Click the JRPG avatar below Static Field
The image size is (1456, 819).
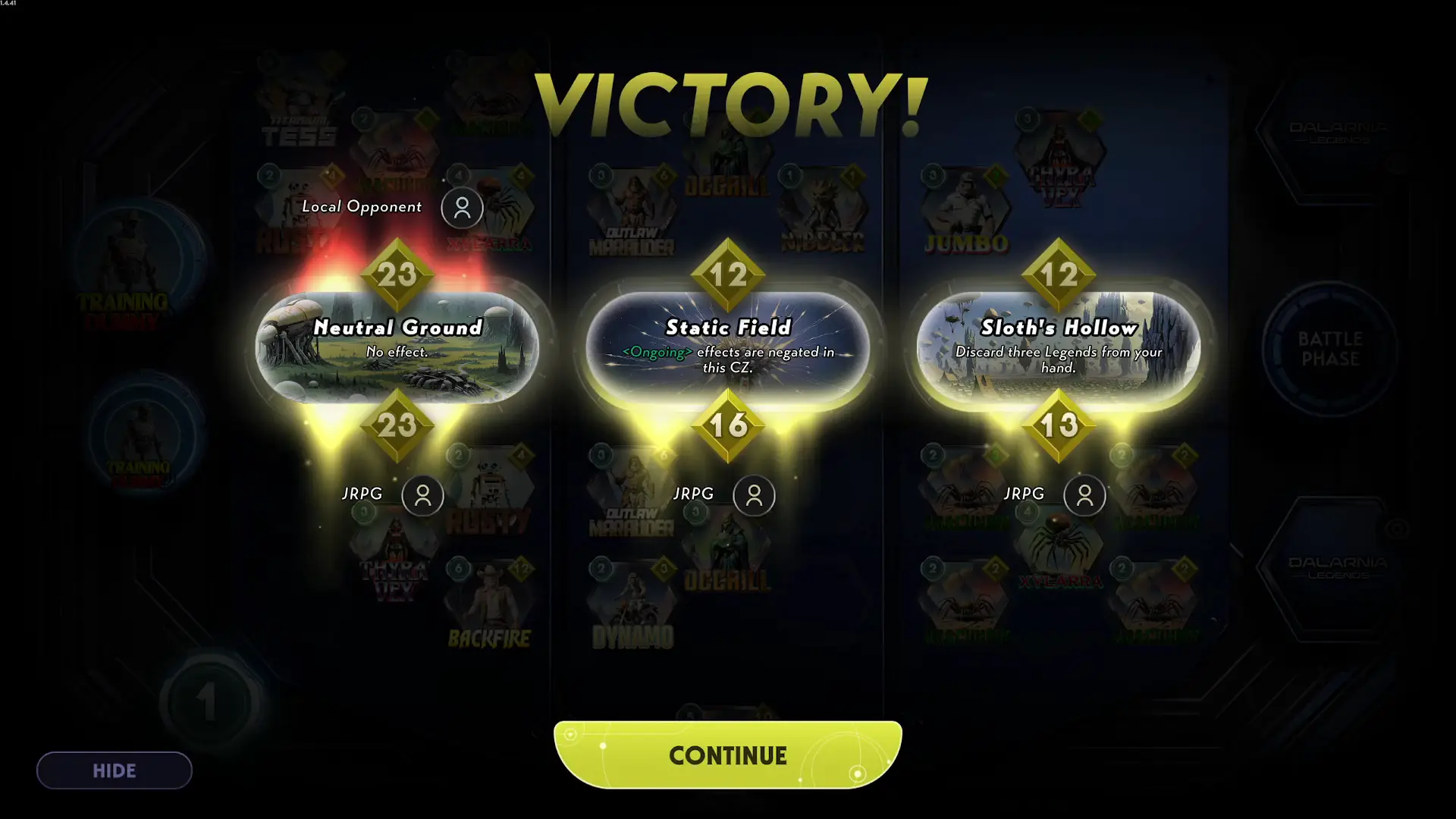coord(755,495)
